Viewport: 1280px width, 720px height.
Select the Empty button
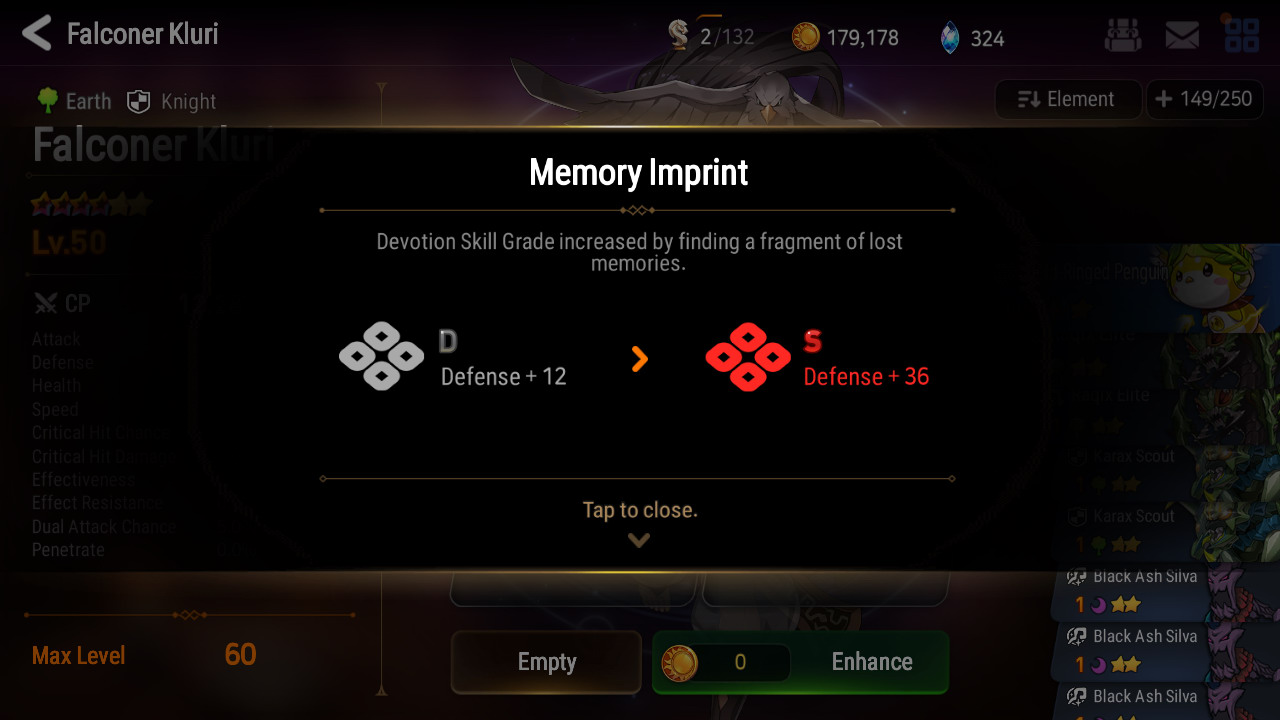[546, 662]
